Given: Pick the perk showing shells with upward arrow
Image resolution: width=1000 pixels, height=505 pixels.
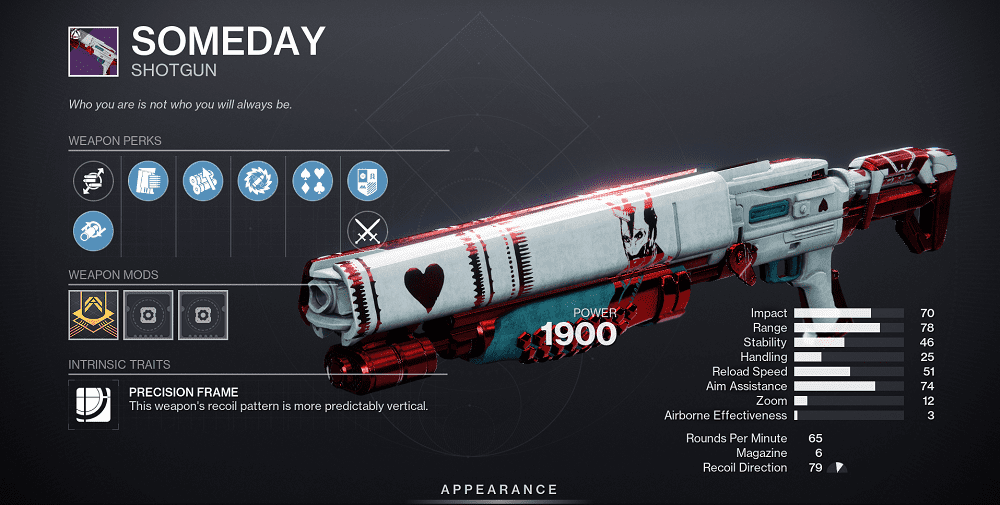Looking at the screenshot, I should click(204, 181).
